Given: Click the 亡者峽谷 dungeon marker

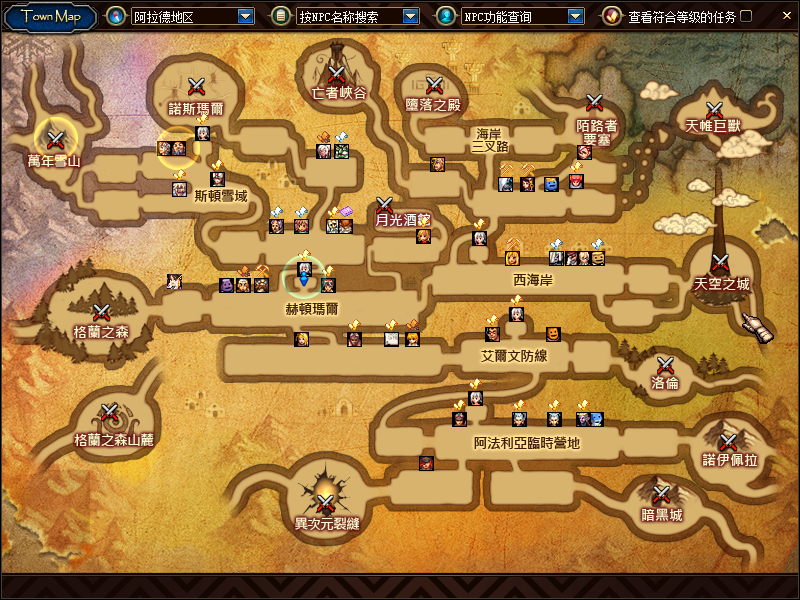Looking at the screenshot, I should coord(337,73).
